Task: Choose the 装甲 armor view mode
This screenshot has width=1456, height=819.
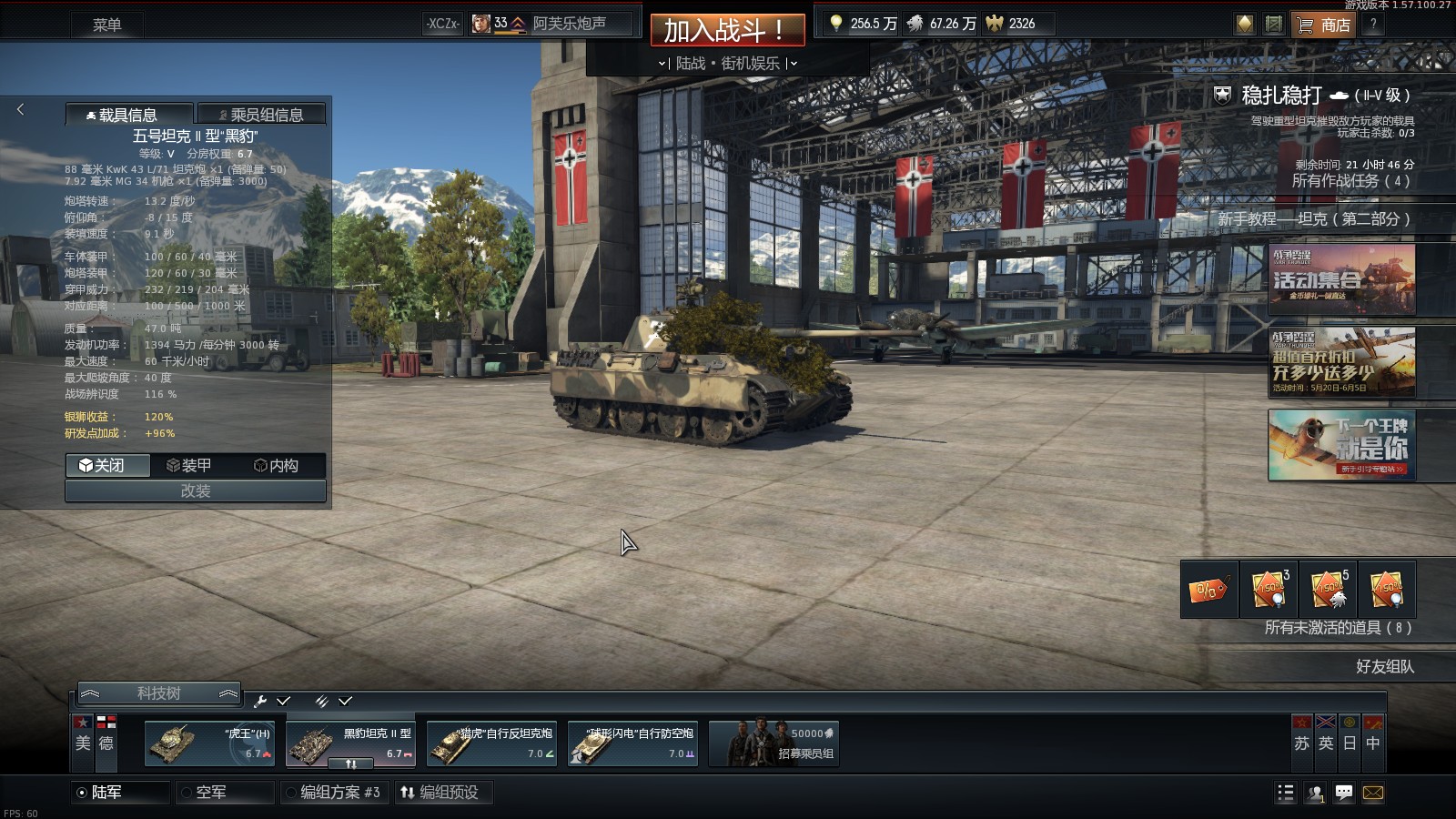Action: click(189, 465)
